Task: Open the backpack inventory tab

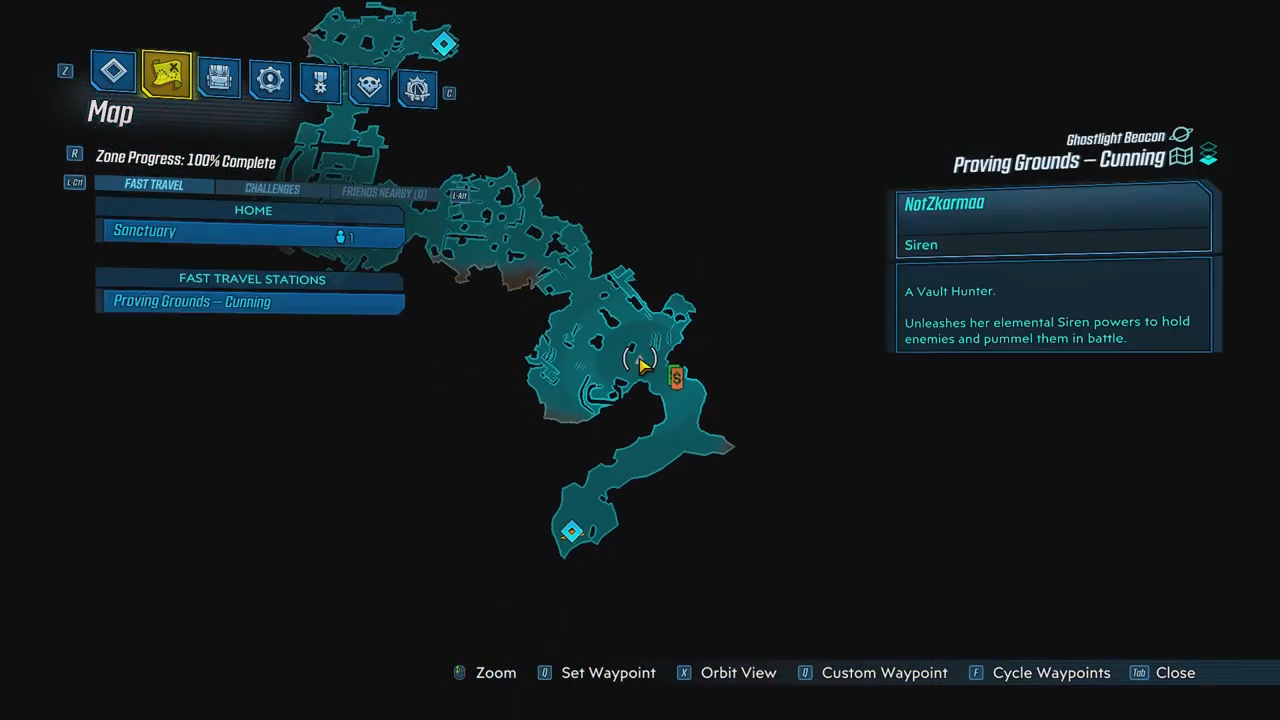Action: 218,77
